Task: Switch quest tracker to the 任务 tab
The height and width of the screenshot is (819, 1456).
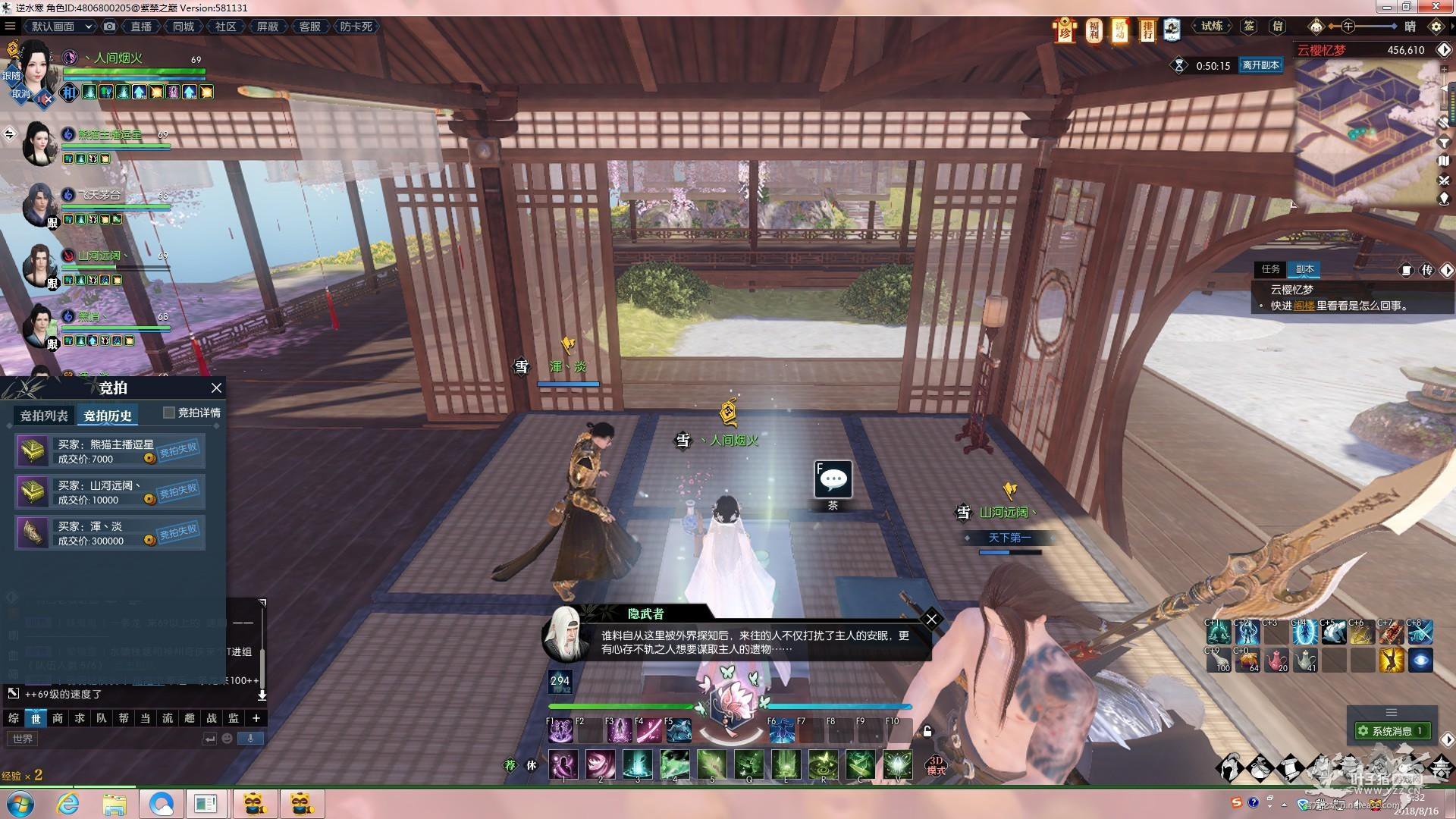Action: click(1270, 269)
